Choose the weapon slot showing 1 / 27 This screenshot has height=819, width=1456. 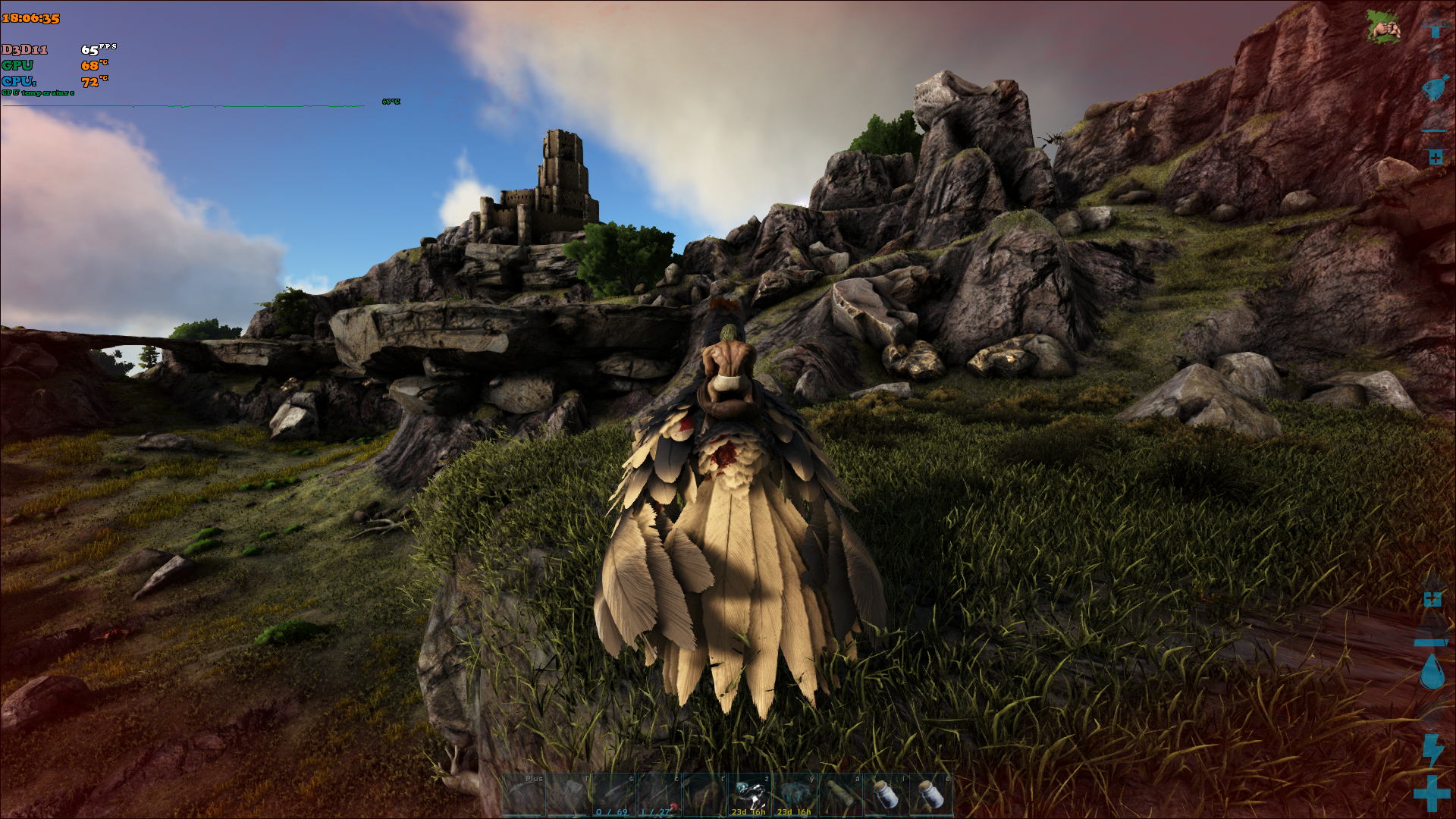659,795
